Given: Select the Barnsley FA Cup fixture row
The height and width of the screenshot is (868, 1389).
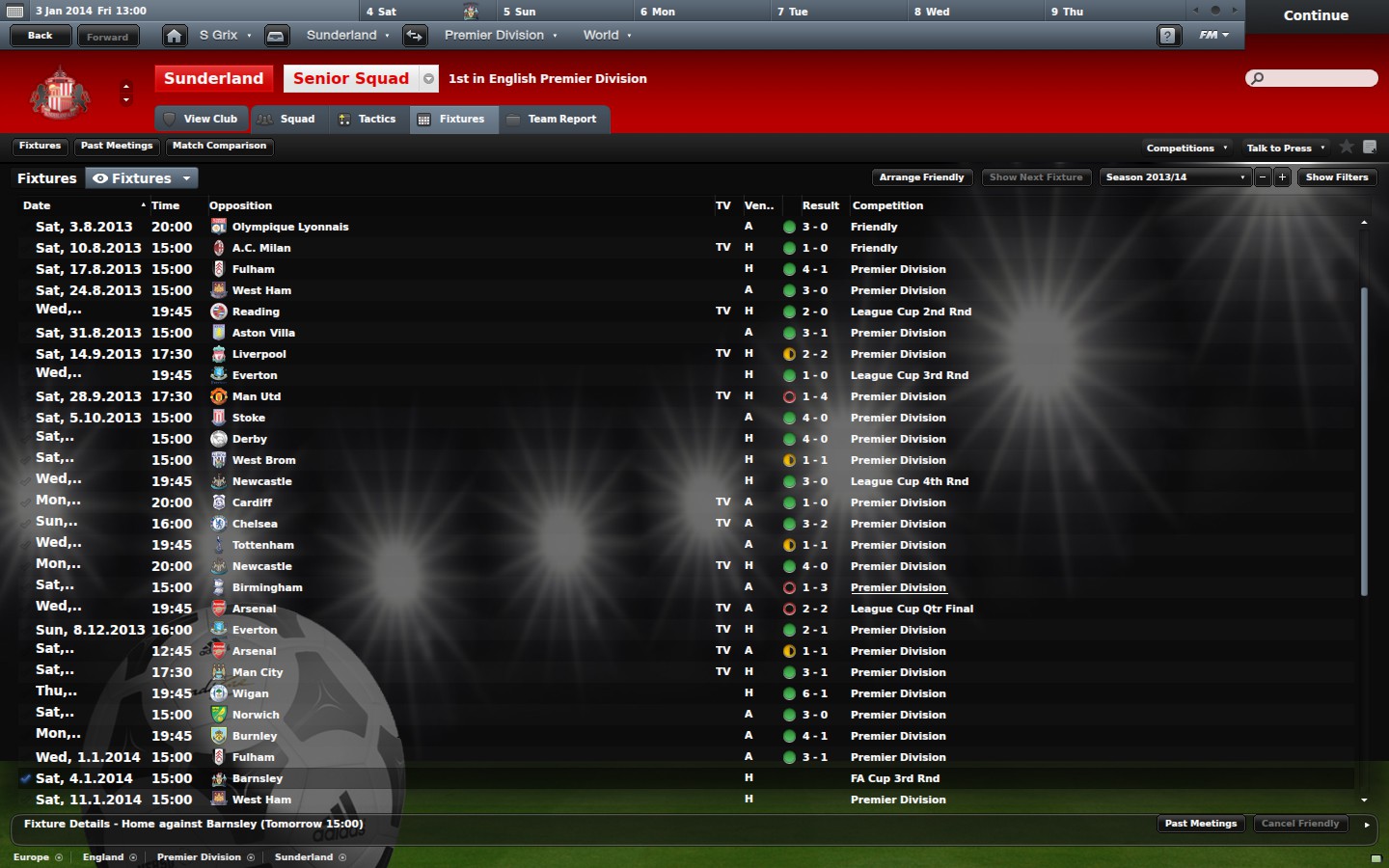Looking at the screenshot, I should coord(482,778).
